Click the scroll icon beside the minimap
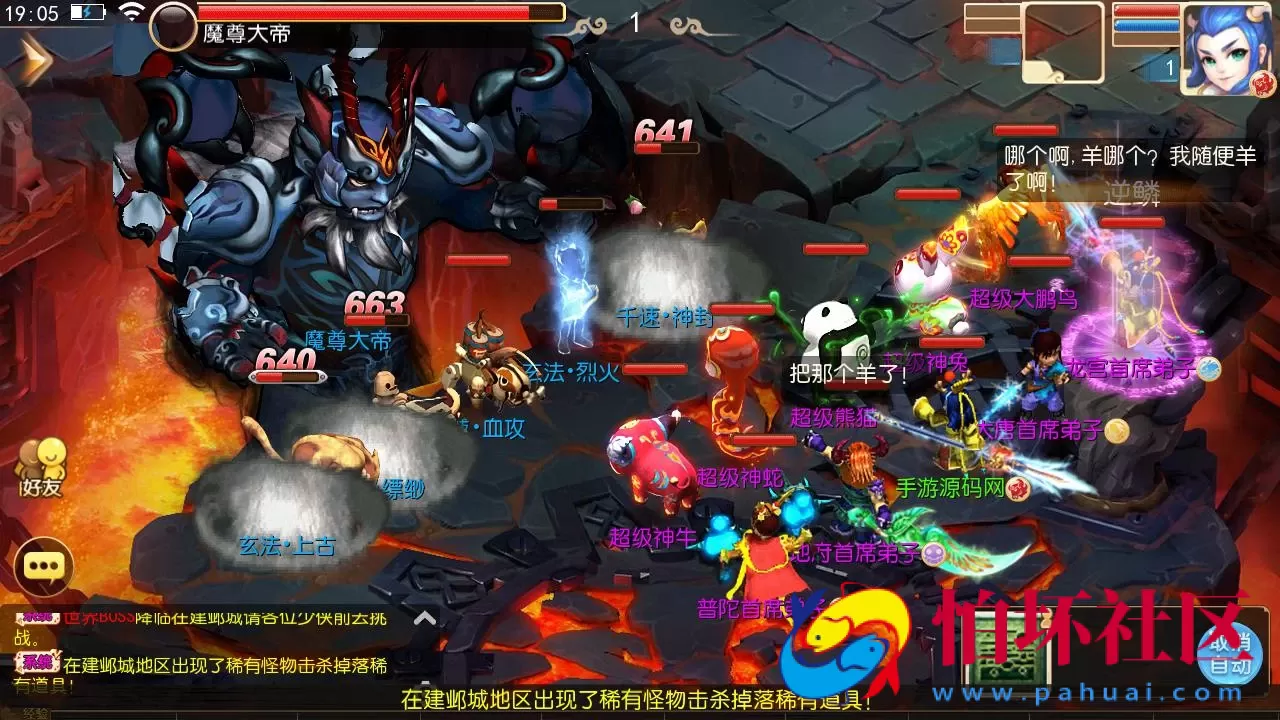Screen dimensions: 1280x720 coord(1043,73)
